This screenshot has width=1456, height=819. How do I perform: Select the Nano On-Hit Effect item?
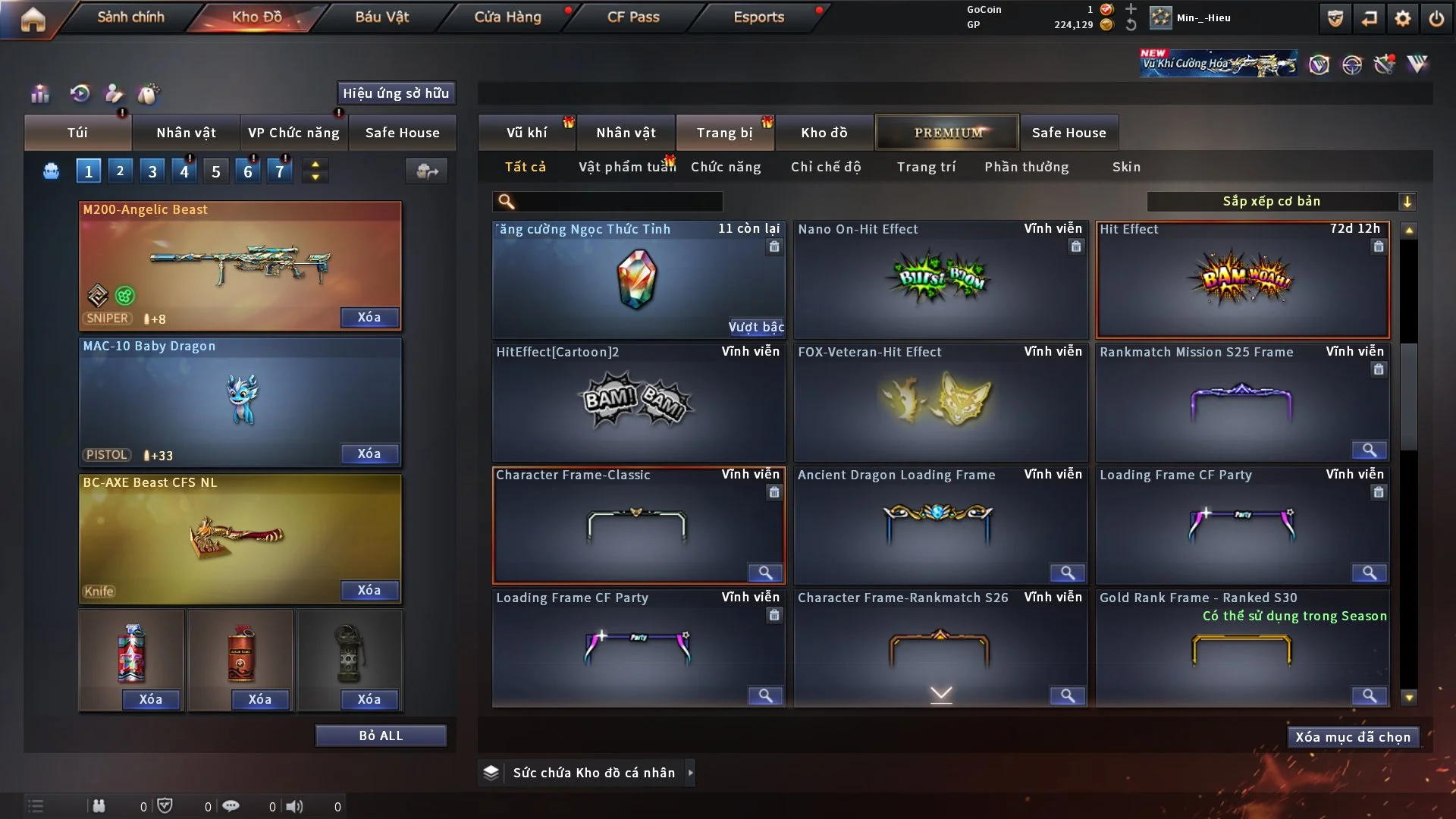coord(940,281)
